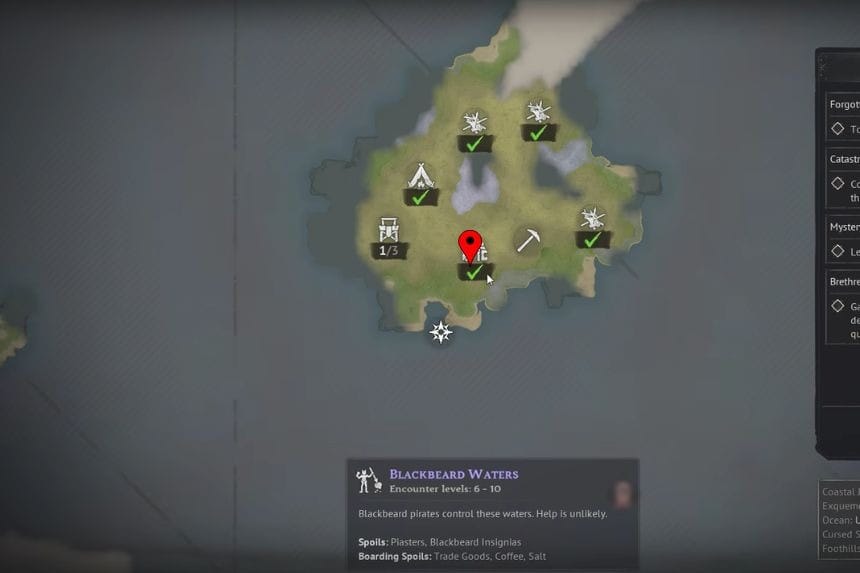
Task: Open the Mystery quest tracker entry
Action: click(x=843, y=227)
